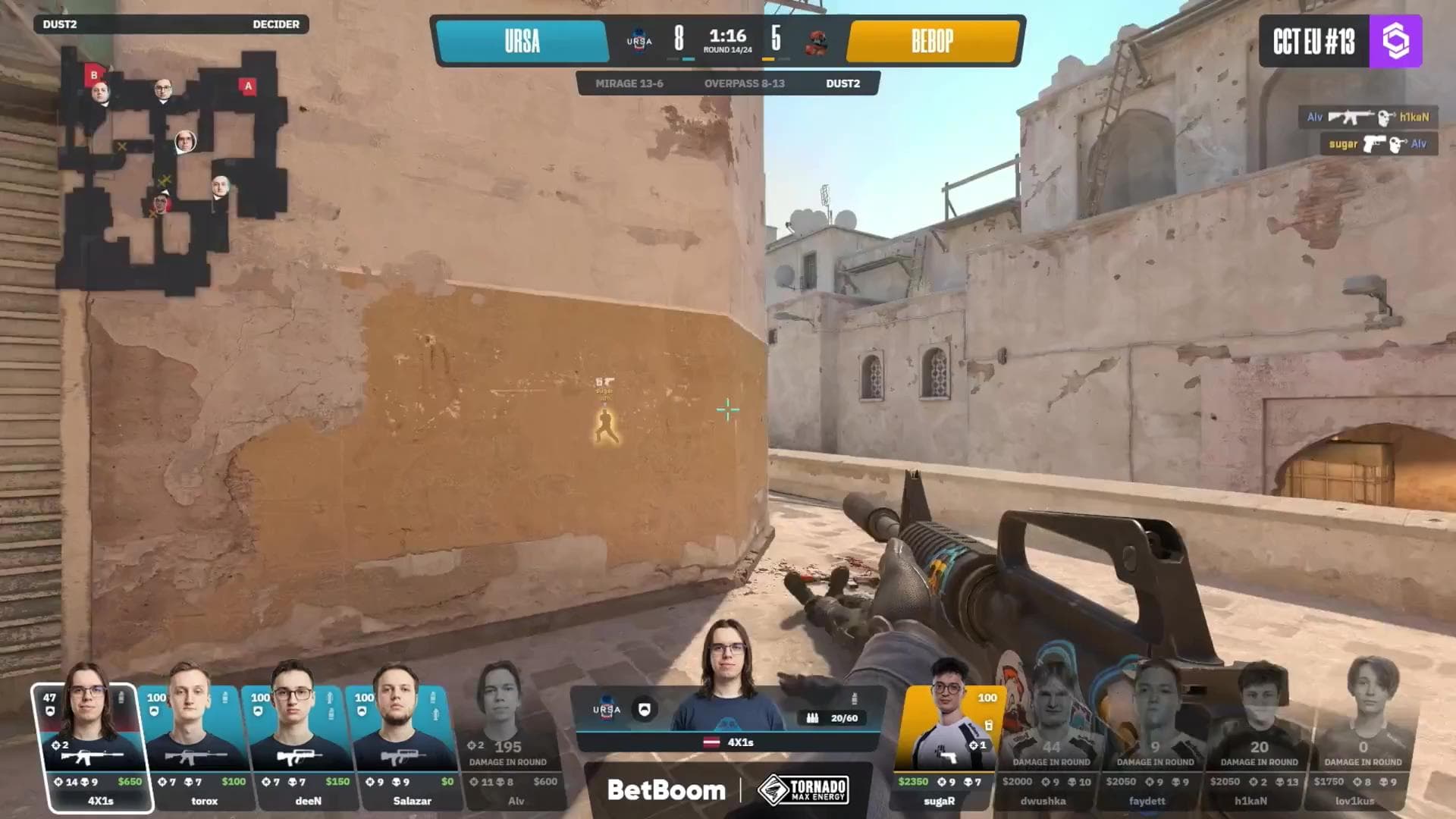Select sugaR's yellow player card

[948, 747]
